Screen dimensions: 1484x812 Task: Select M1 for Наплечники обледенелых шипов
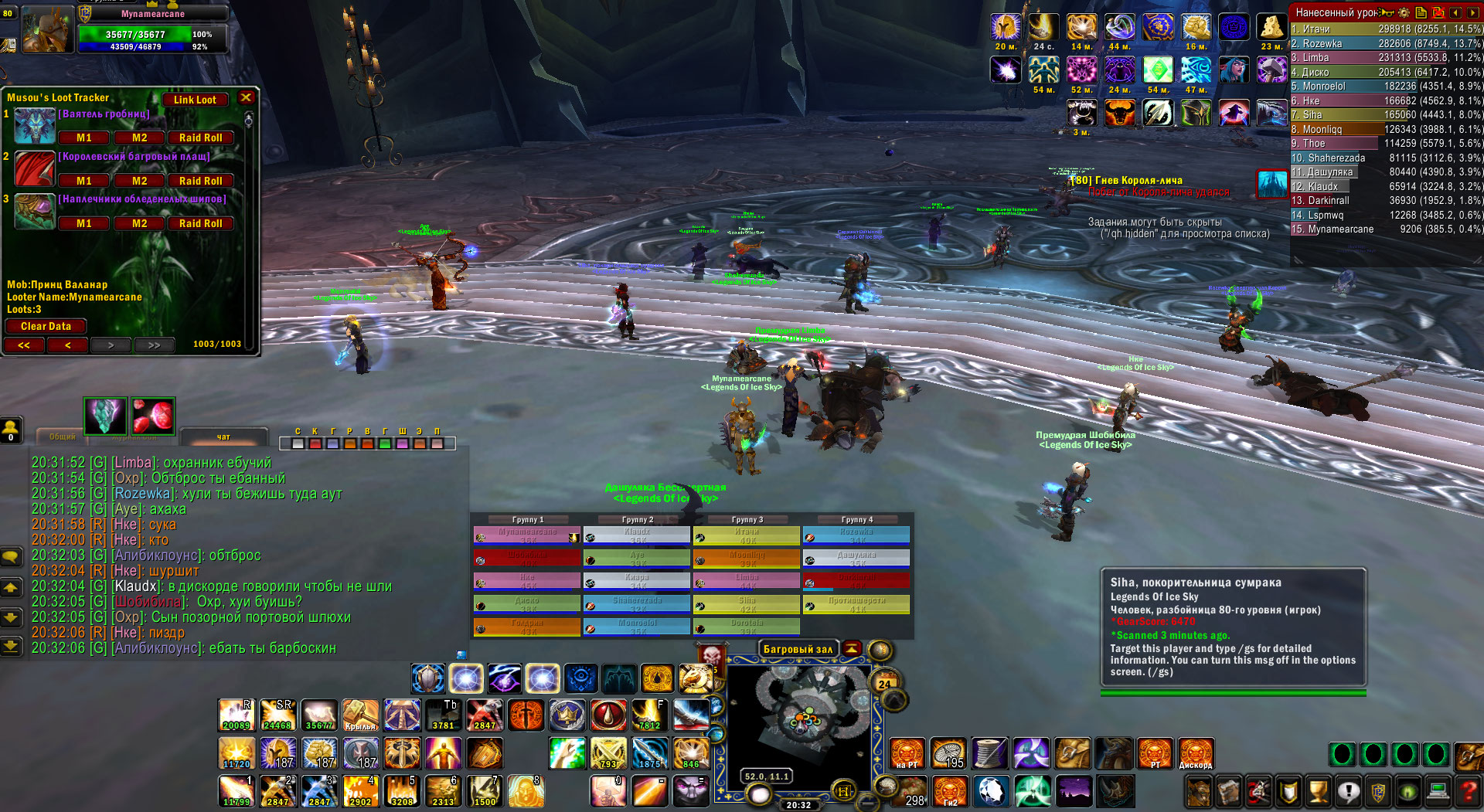(x=84, y=223)
